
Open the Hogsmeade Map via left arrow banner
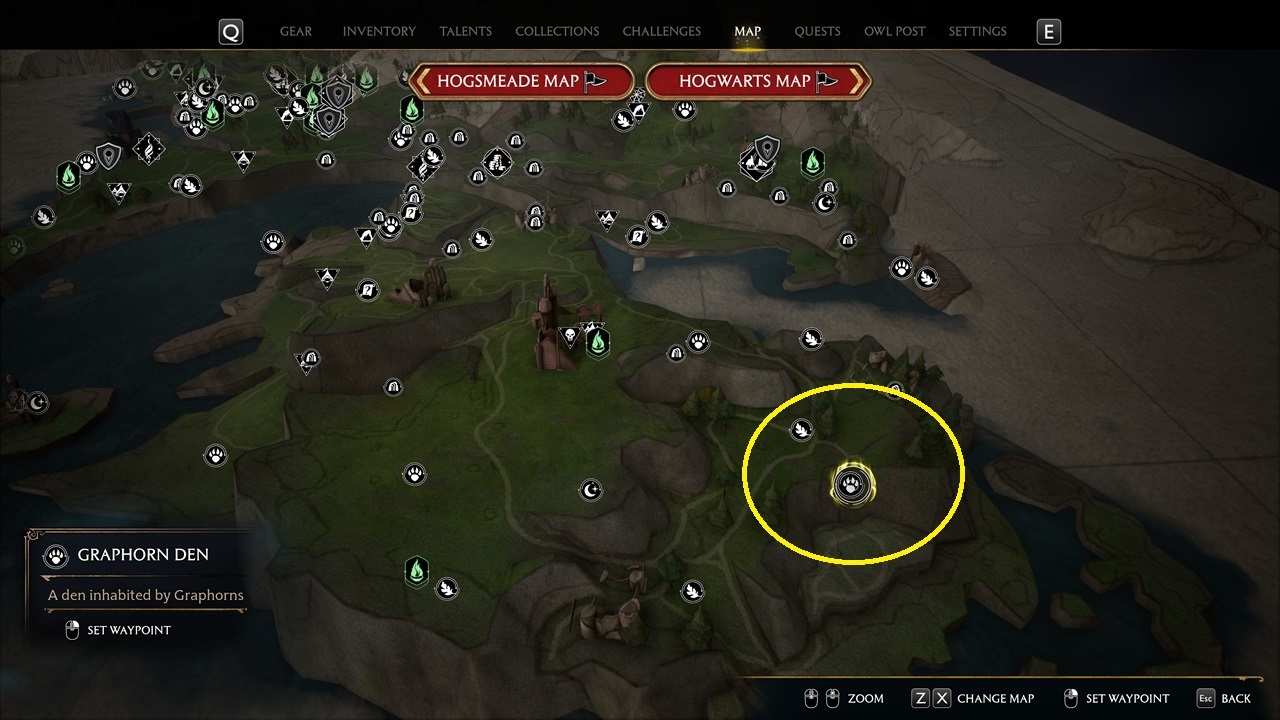click(x=520, y=81)
